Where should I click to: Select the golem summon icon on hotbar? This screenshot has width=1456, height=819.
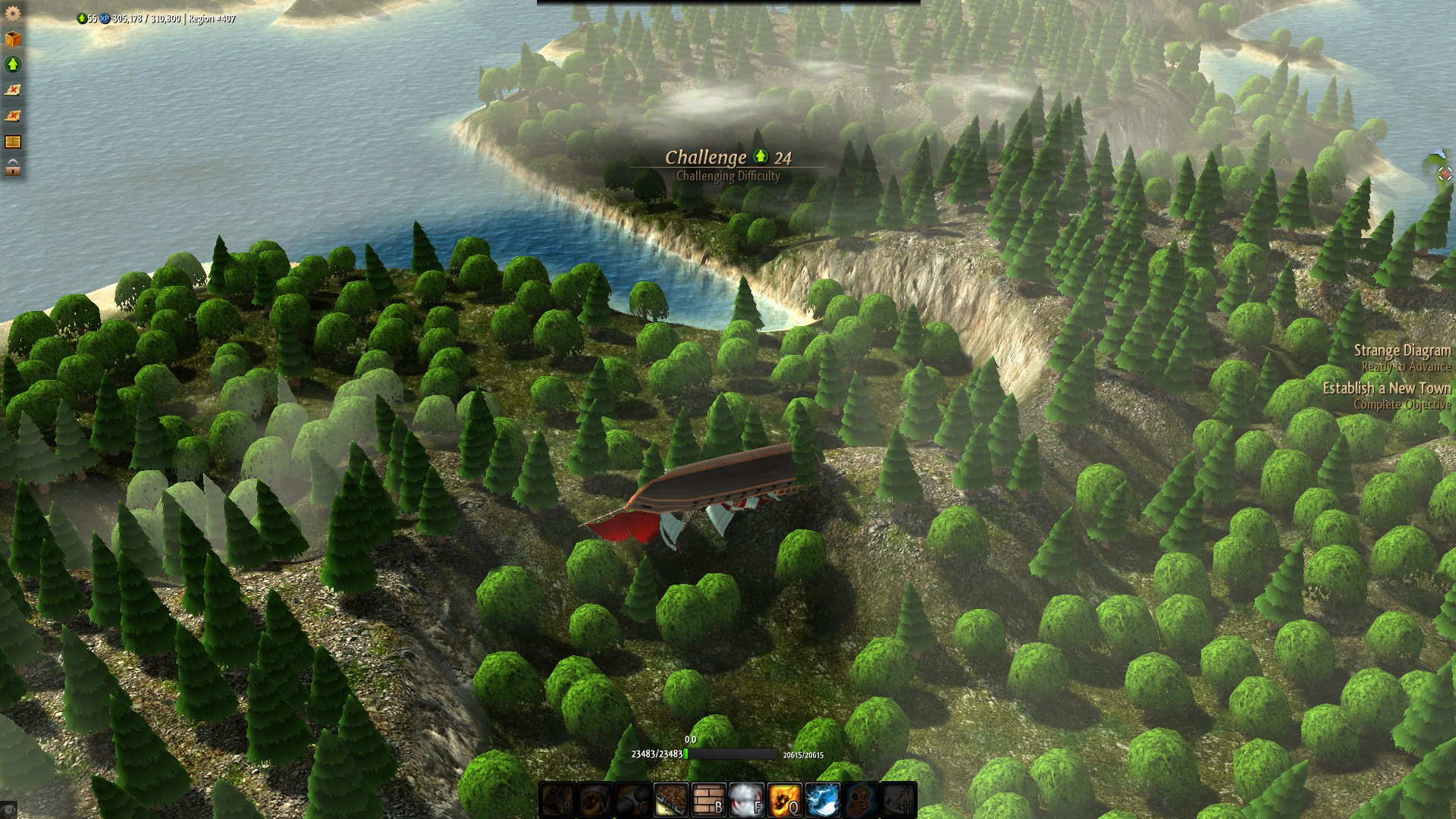click(861, 800)
